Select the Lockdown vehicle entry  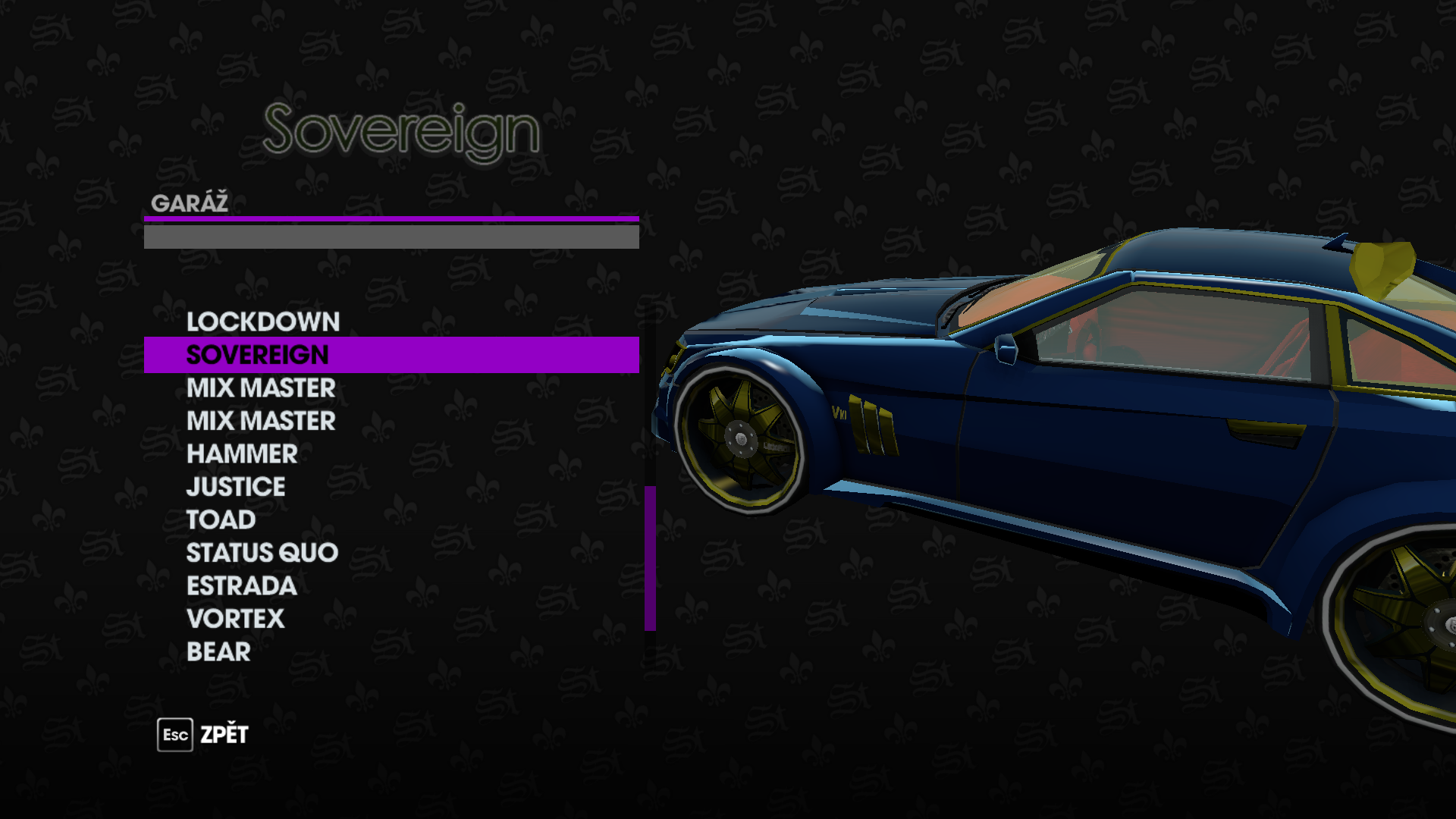(262, 322)
